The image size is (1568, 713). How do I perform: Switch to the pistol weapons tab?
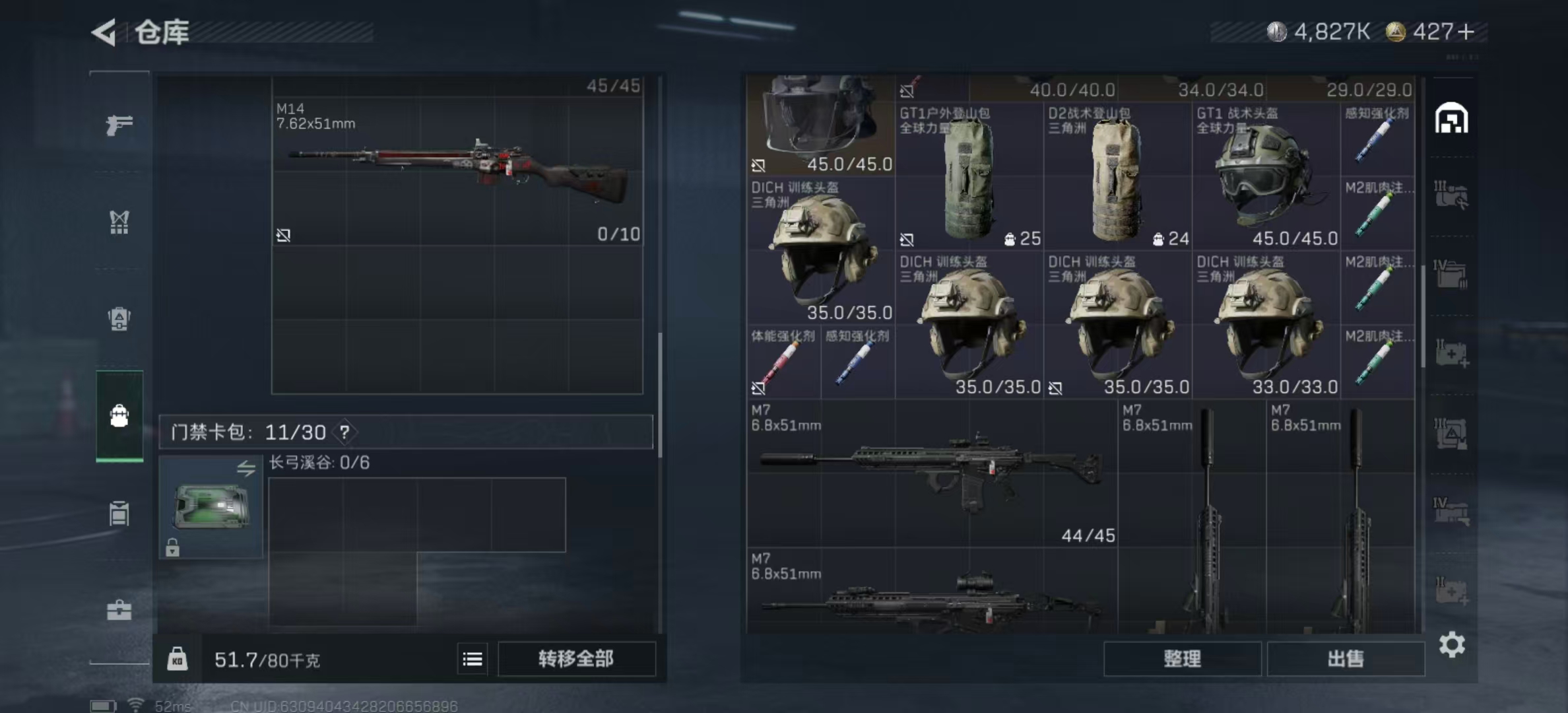(119, 125)
